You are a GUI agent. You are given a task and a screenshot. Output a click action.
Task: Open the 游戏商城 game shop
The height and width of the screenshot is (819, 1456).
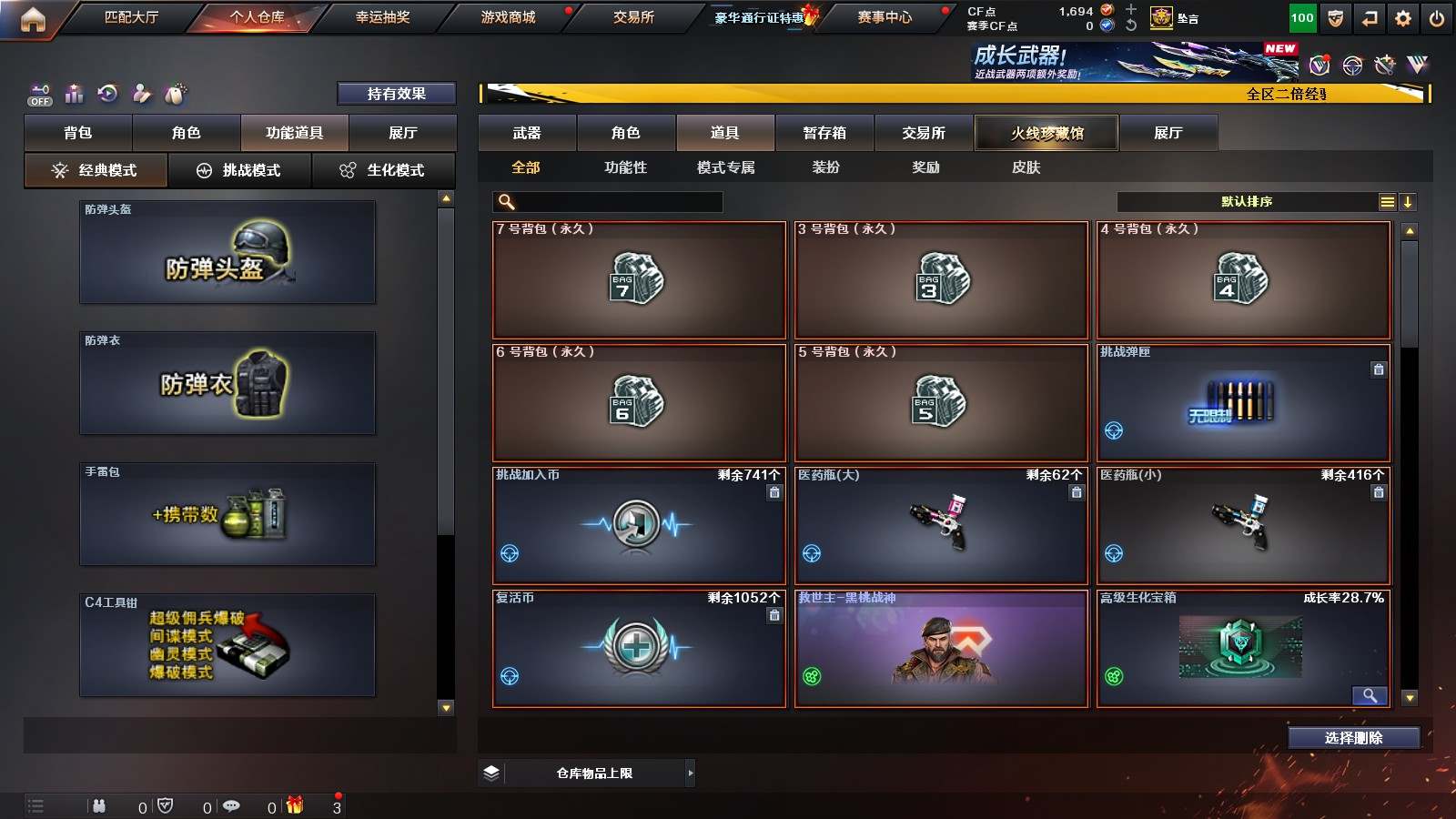508,17
